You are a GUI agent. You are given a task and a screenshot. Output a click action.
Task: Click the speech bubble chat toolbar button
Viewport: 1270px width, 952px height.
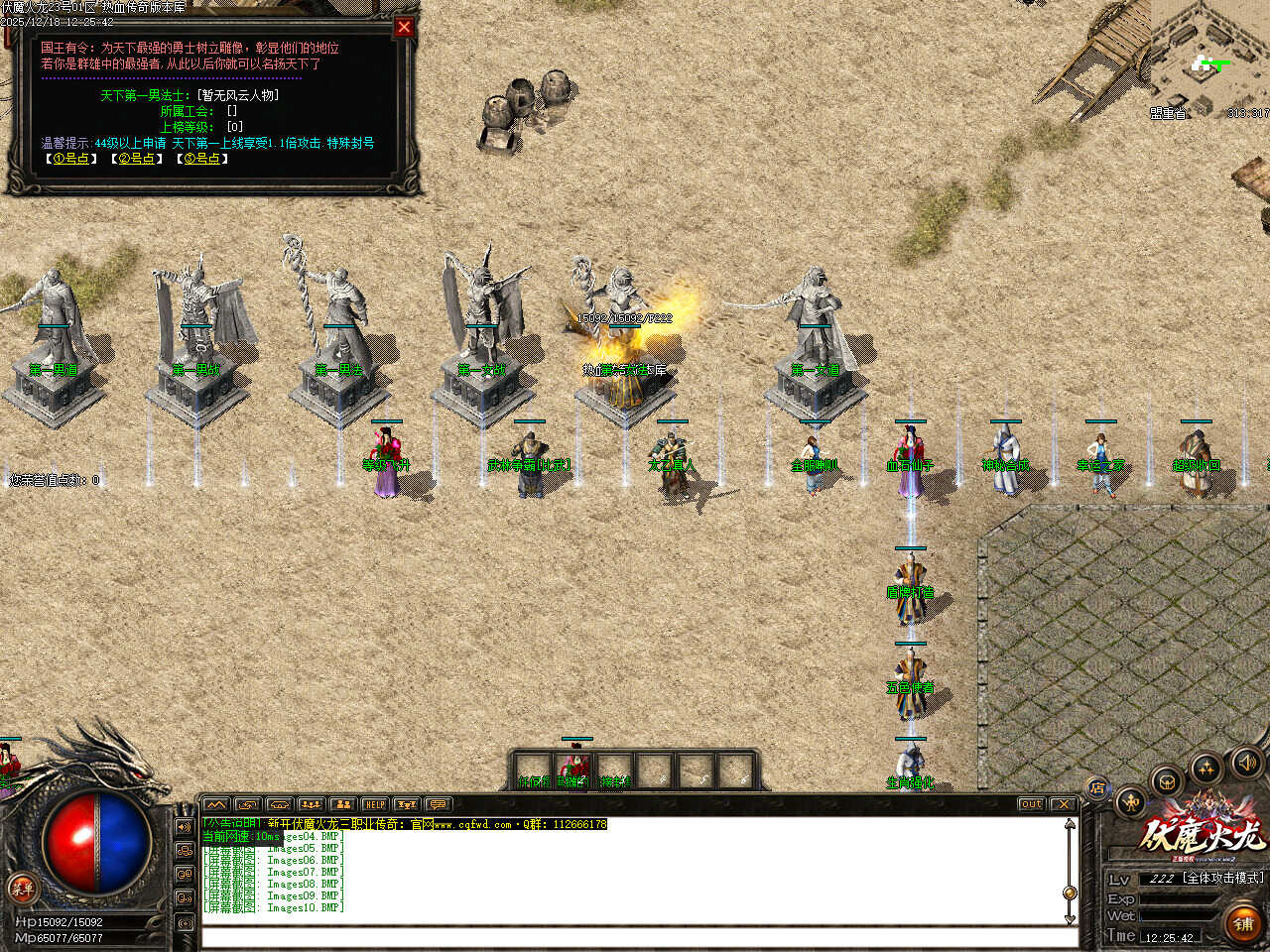438,804
